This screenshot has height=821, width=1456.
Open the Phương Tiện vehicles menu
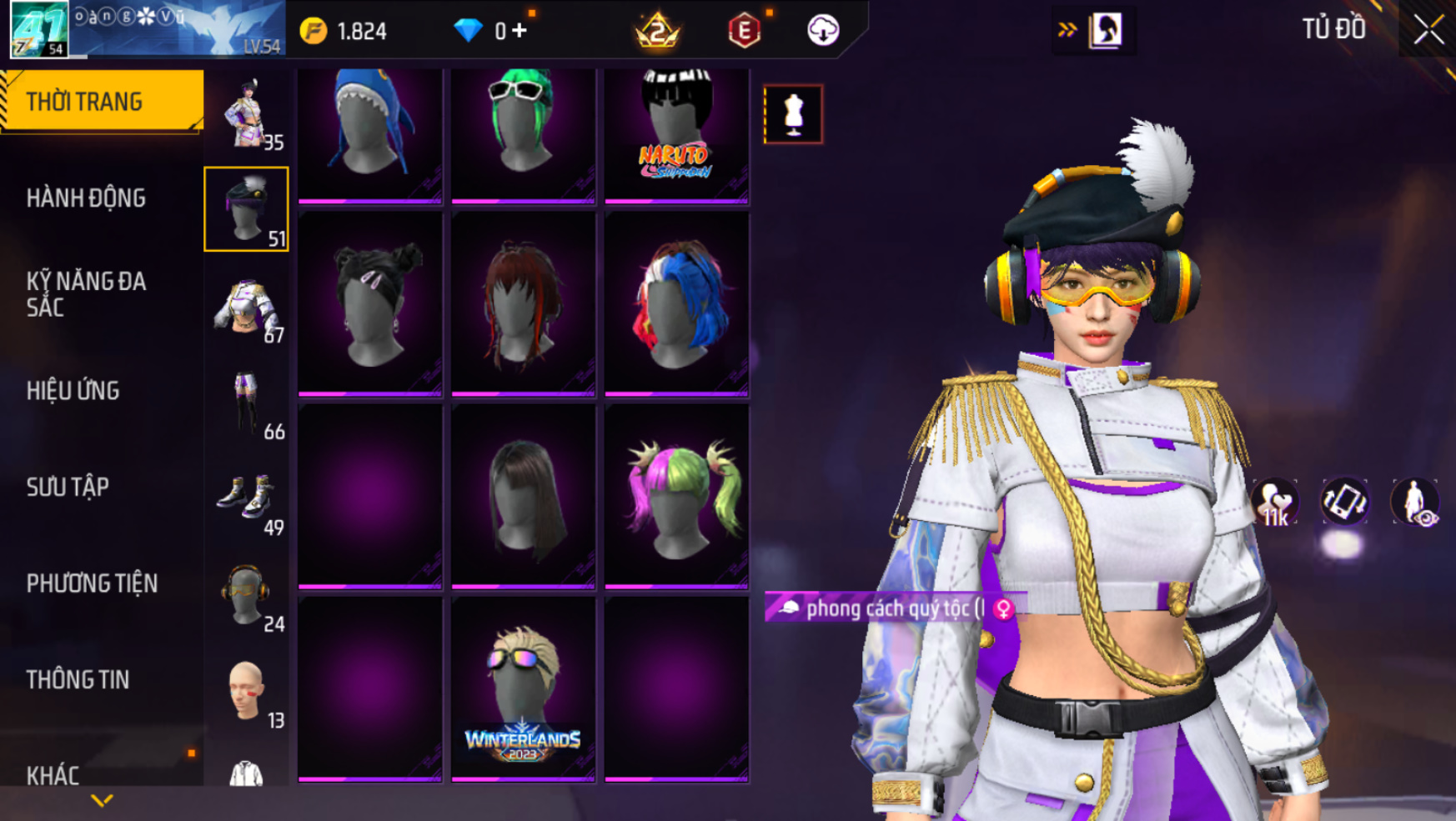[x=92, y=583]
